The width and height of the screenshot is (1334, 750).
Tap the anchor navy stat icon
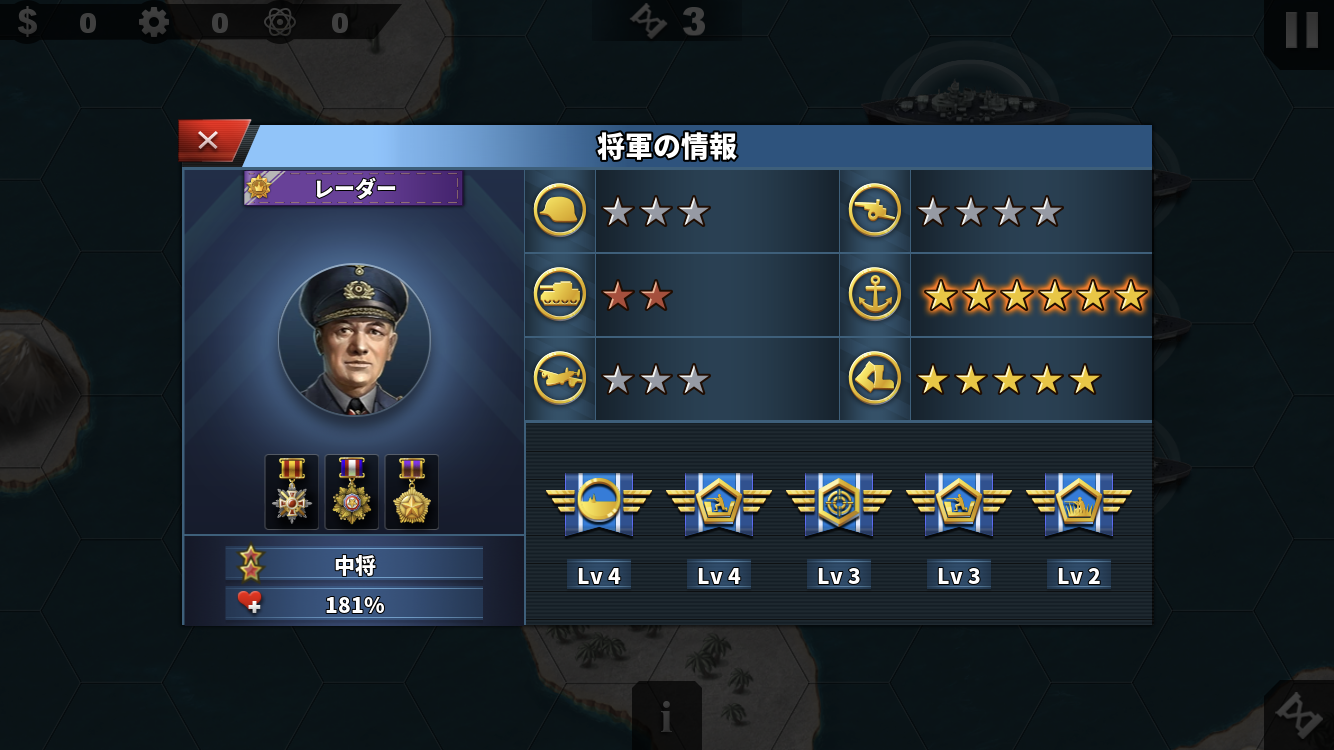click(x=875, y=295)
